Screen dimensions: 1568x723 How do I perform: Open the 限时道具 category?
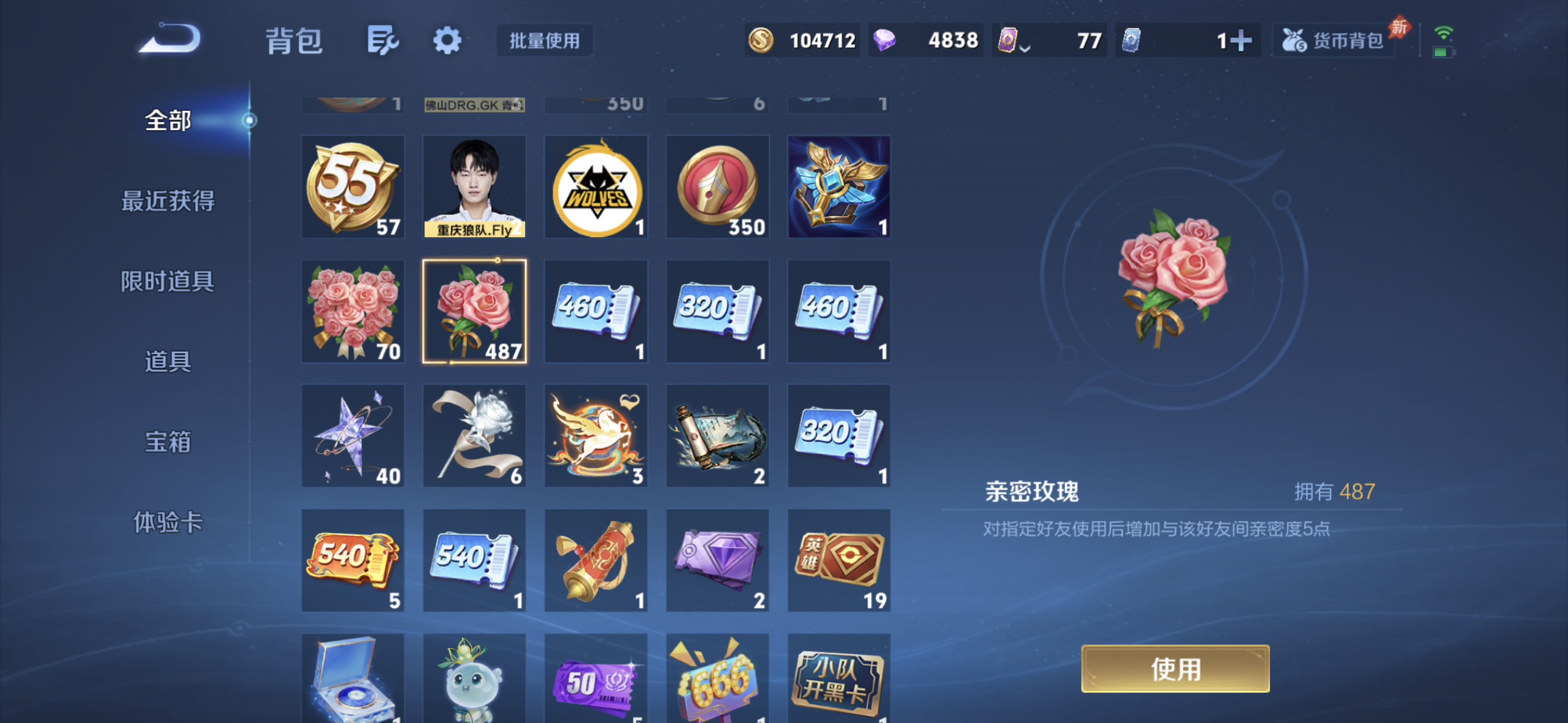(167, 281)
